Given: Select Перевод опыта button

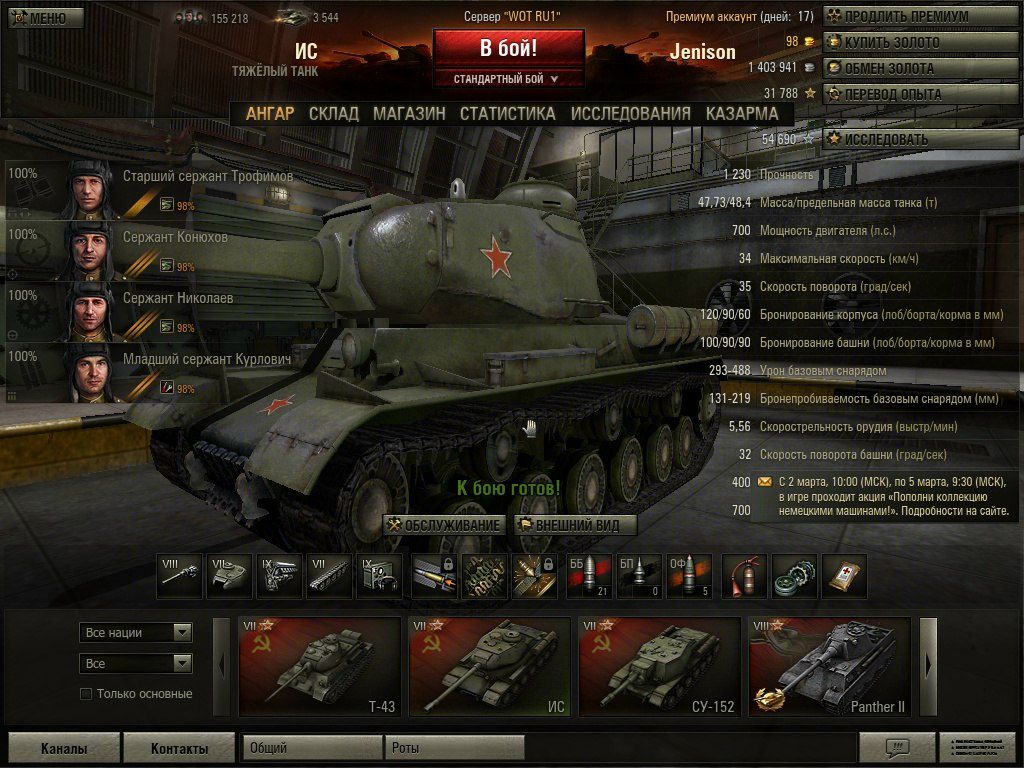Looking at the screenshot, I should (x=905, y=94).
